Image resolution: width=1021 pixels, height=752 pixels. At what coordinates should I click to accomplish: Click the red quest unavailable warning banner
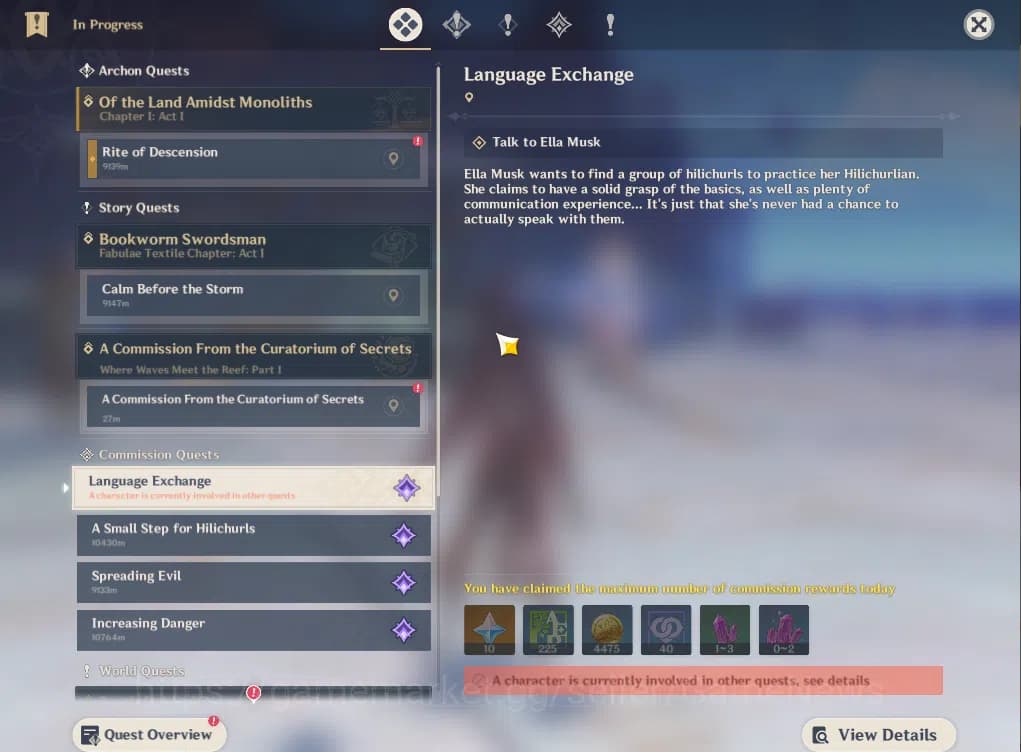[x=703, y=680]
